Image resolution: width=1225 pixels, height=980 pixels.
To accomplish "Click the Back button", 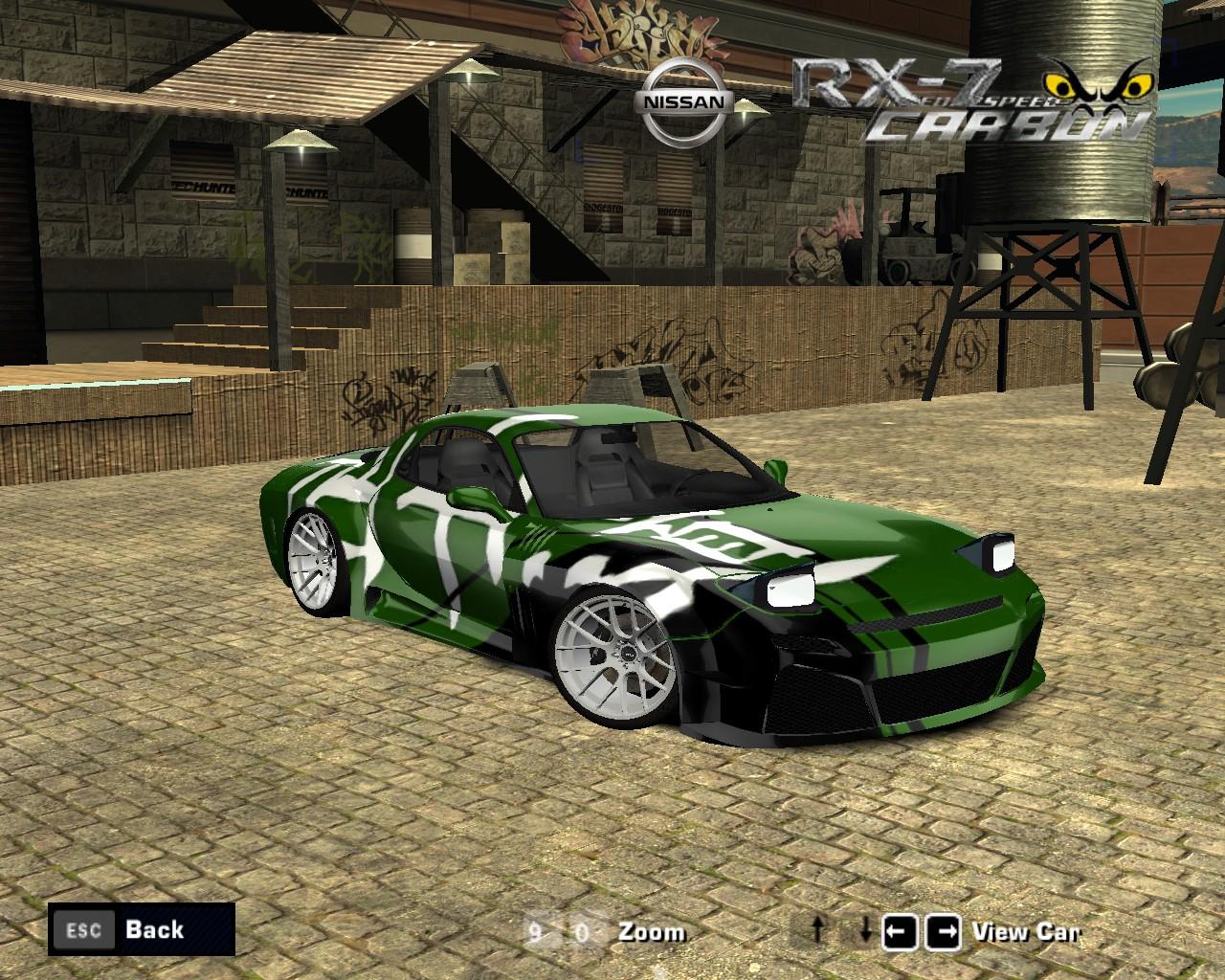I will tap(153, 929).
